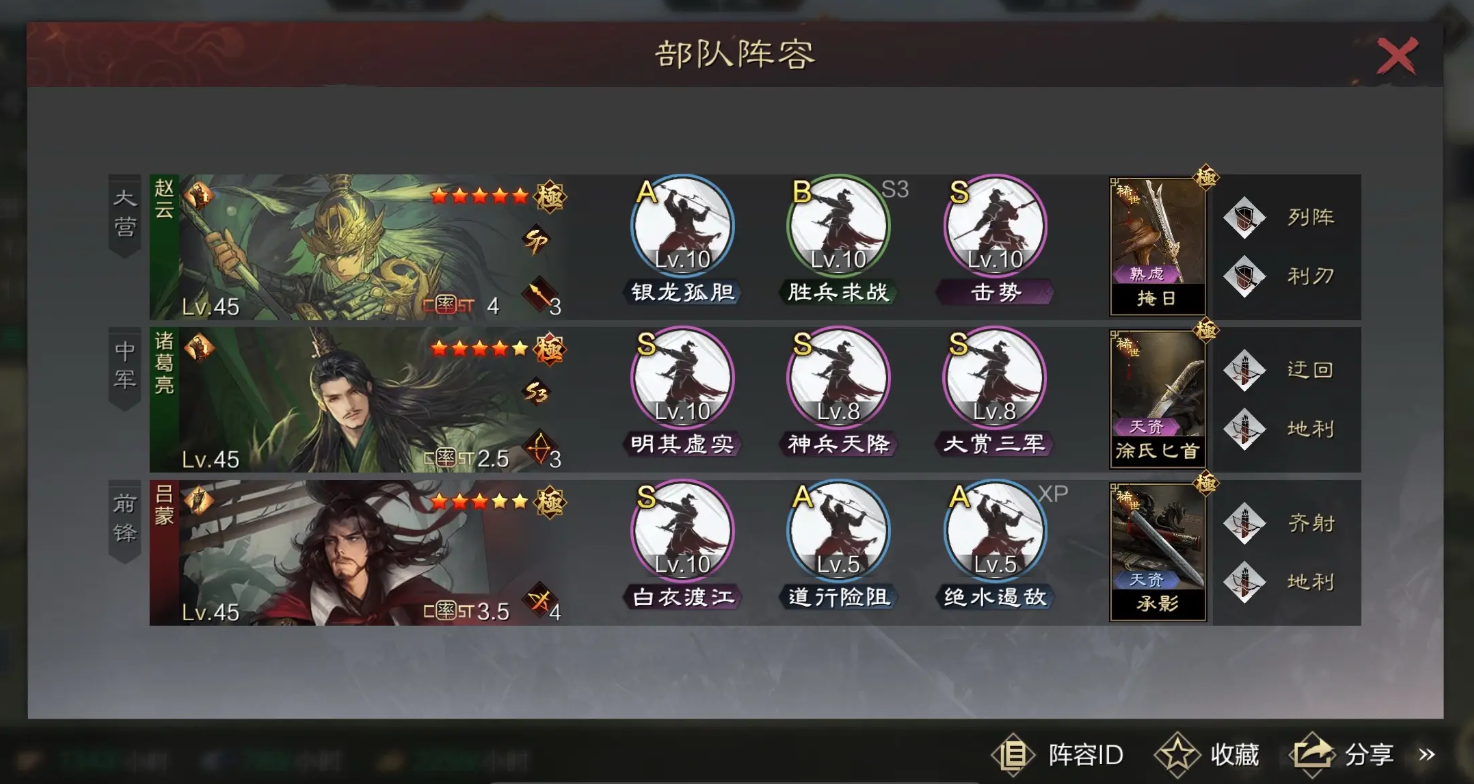Open the 地利 tactic under 涂氏匕首
The image size is (1474, 784).
1247,429
